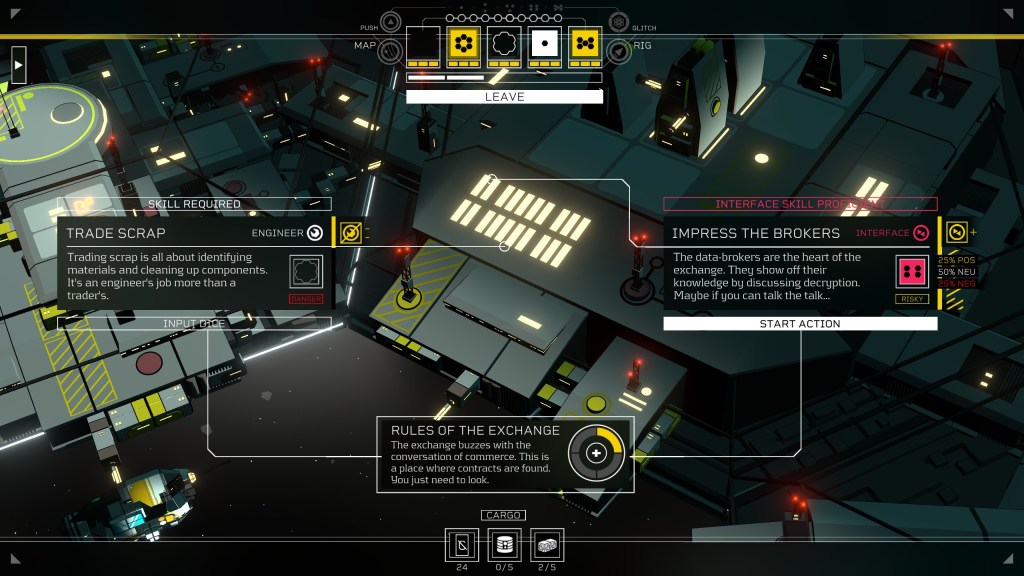The width and height of the screenshot is (1024, 576).
Task: Click the Impress the Brokers outcome icon
Action: coord(957,233)
